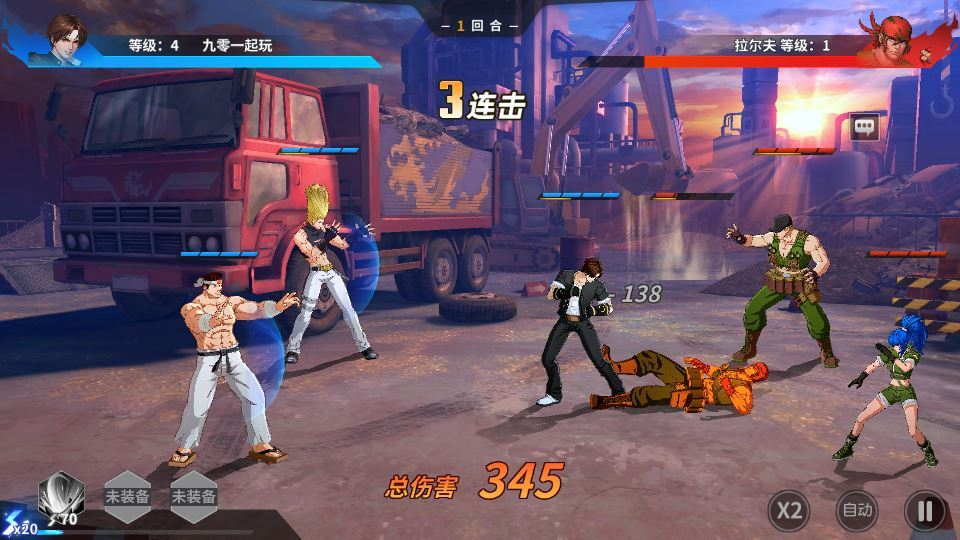Open the chat speech bubble icon
Viewport: 960px width, 540px height.
tap(864, 127)
